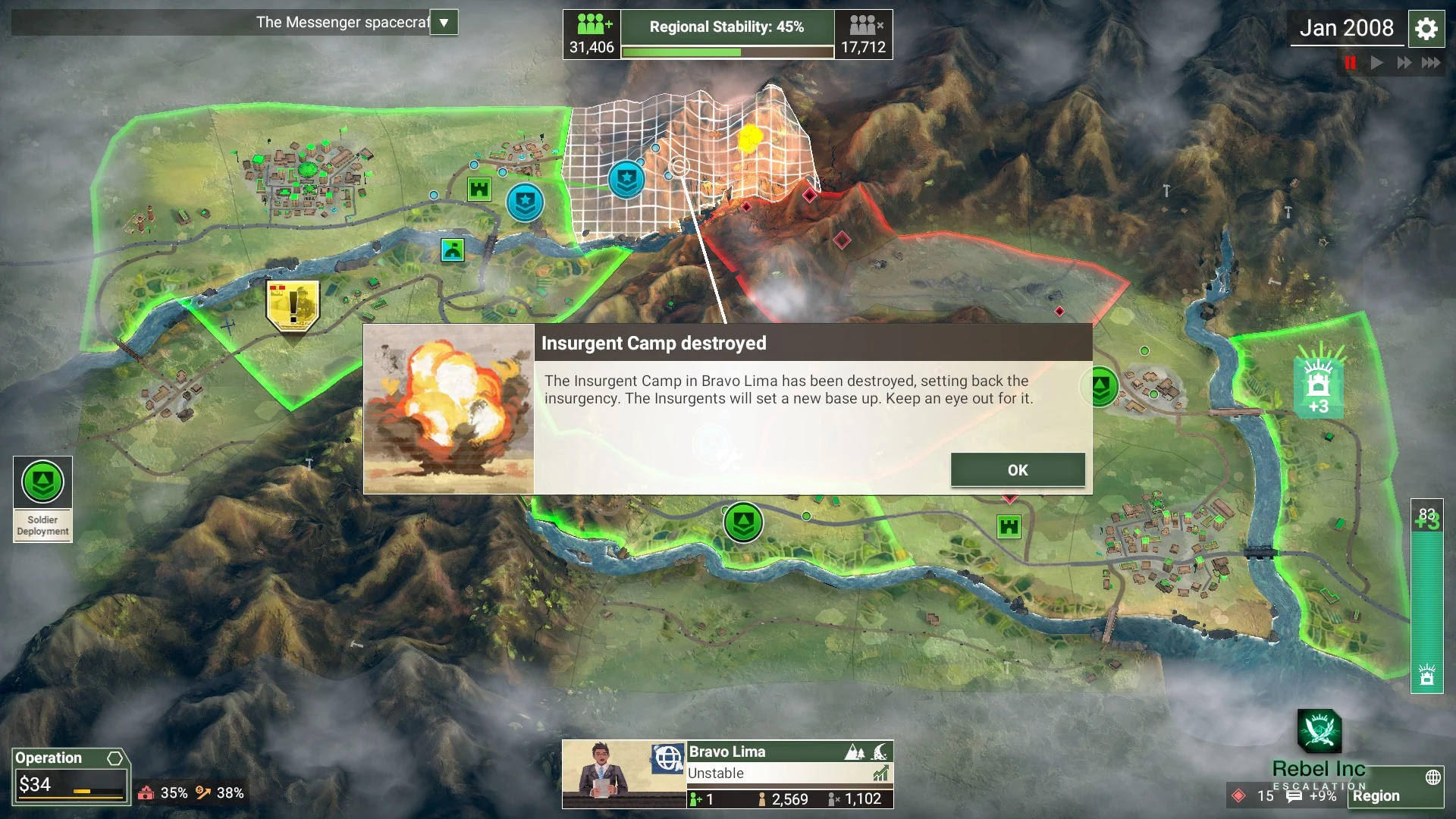Open the Regional Stability bar panel

[x=727, y=35]
